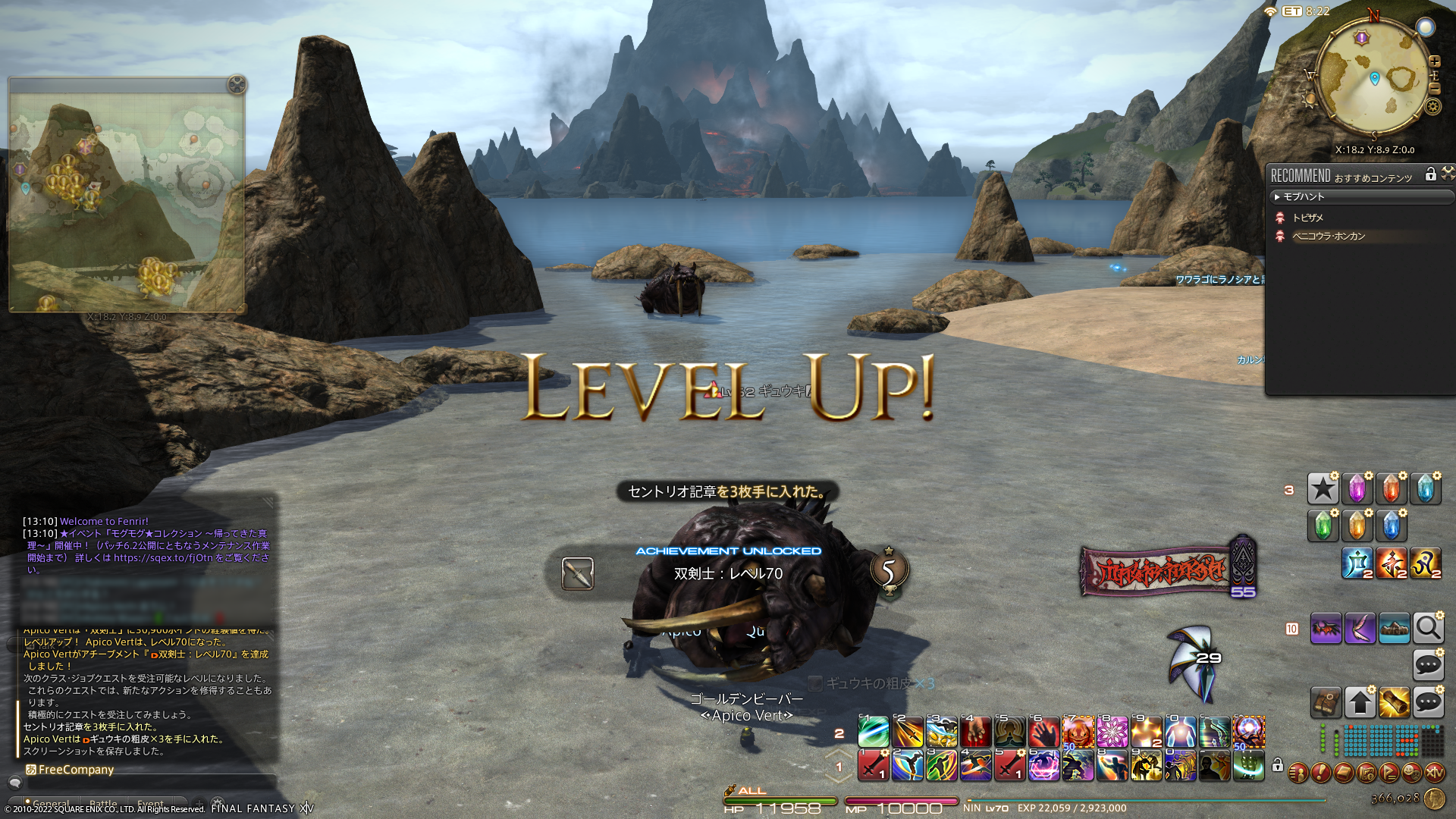Zoom out on the minimap
The image size is (1456, 819).
[1434, 88]
